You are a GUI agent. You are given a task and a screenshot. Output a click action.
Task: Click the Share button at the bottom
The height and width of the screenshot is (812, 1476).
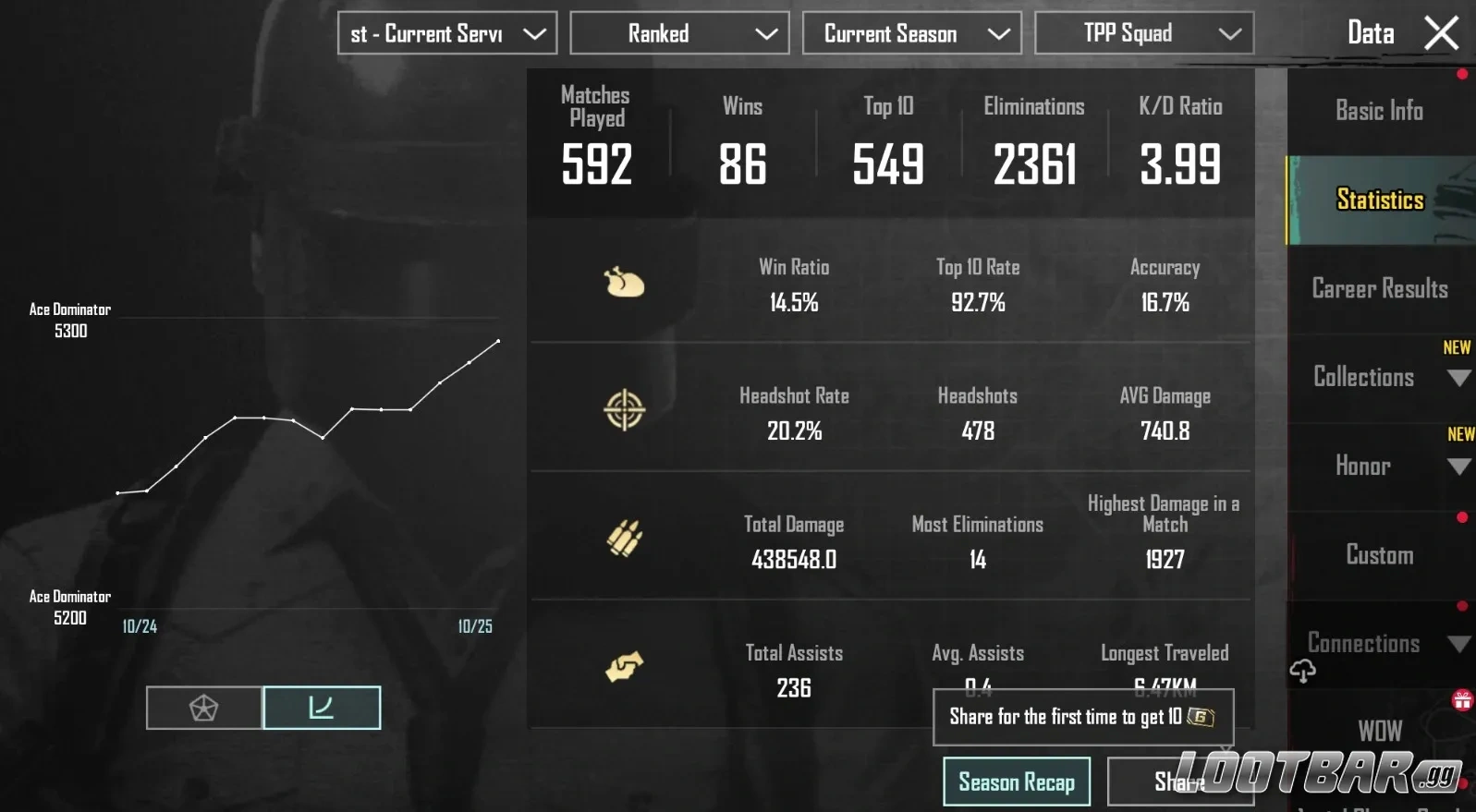tap(1179, 781)
